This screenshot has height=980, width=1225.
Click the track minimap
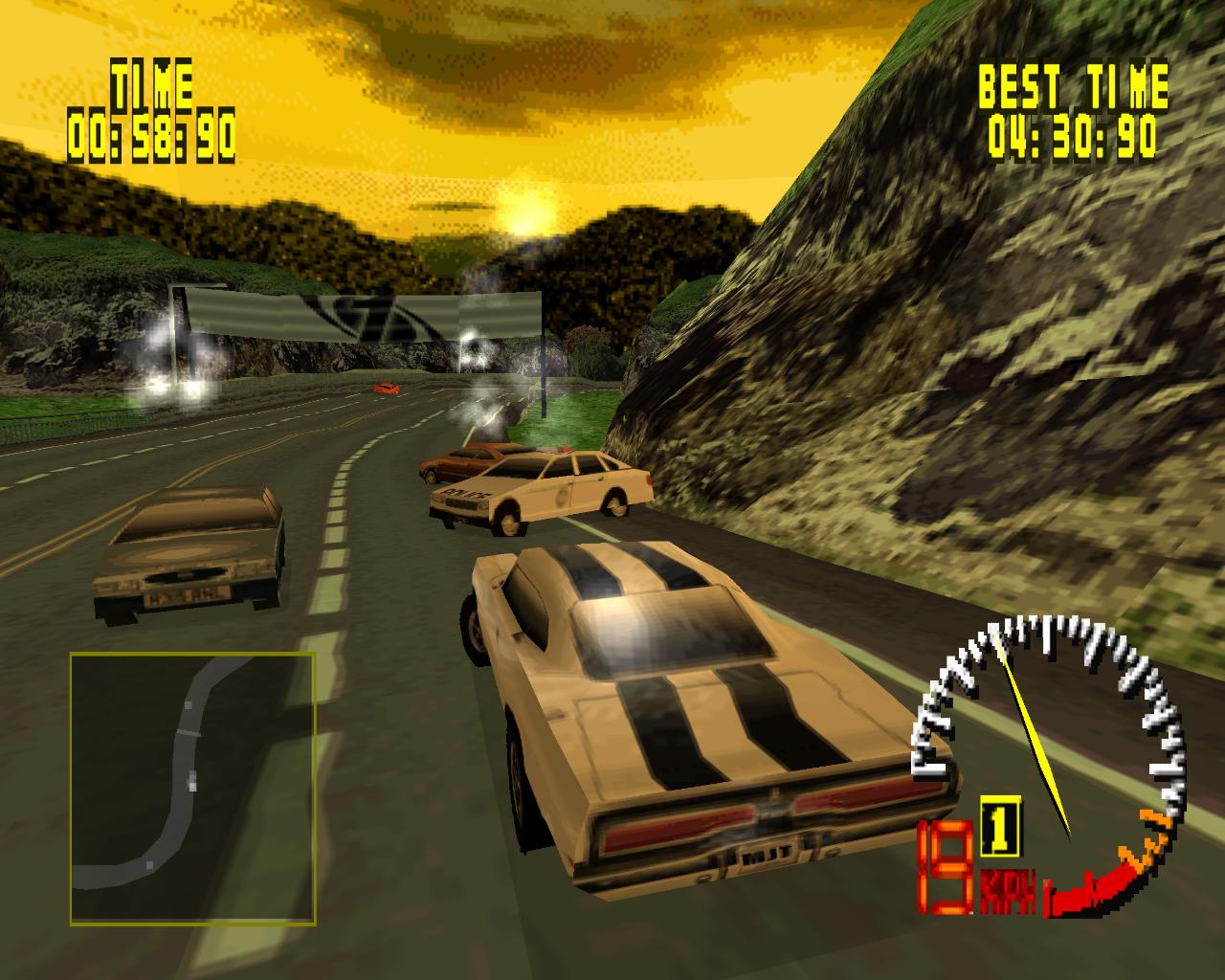coord(192,788)
